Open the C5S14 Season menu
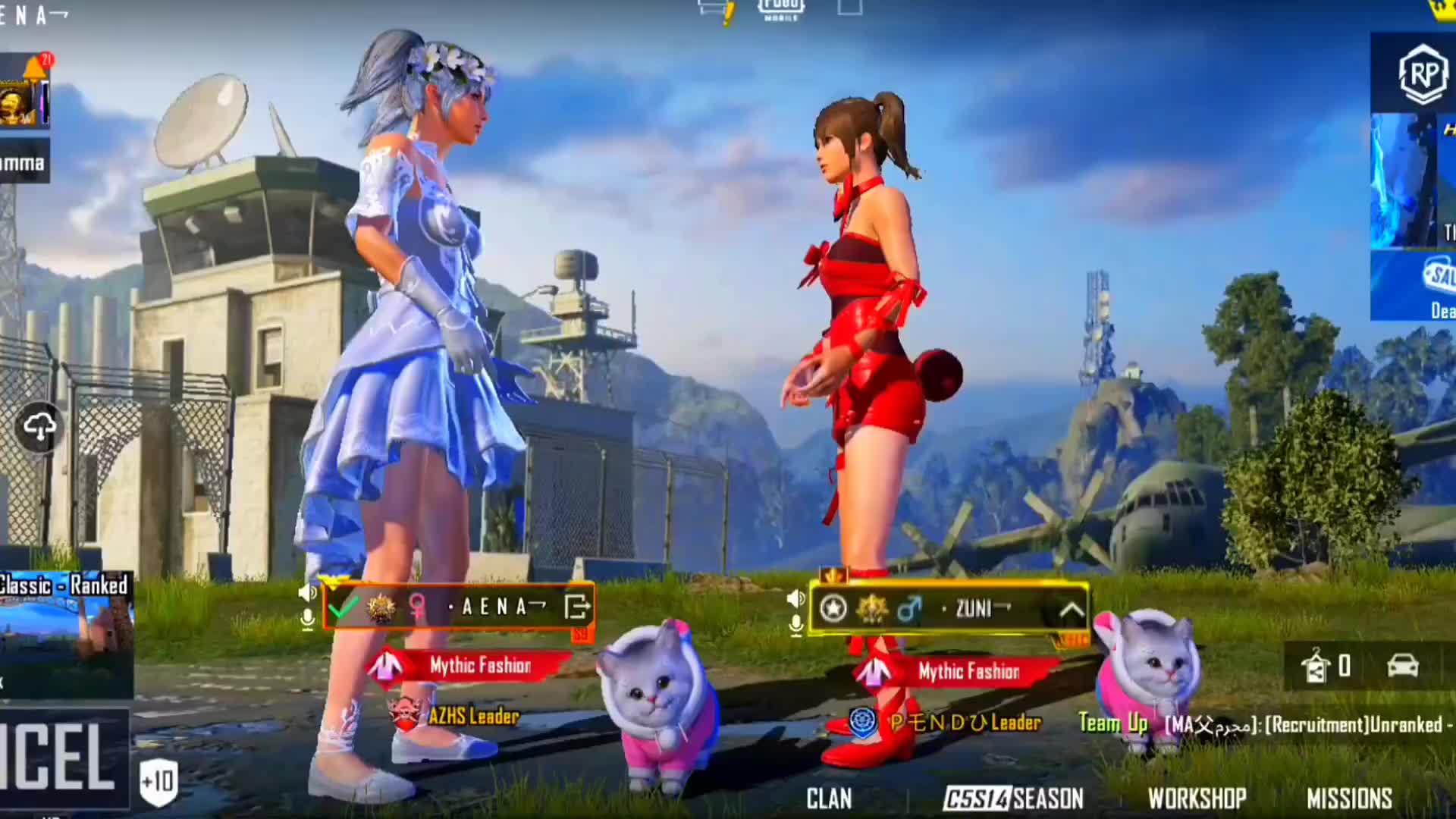Image resolution: width=1456 pixels, height=819 pixels. (x=1013, y=799)
